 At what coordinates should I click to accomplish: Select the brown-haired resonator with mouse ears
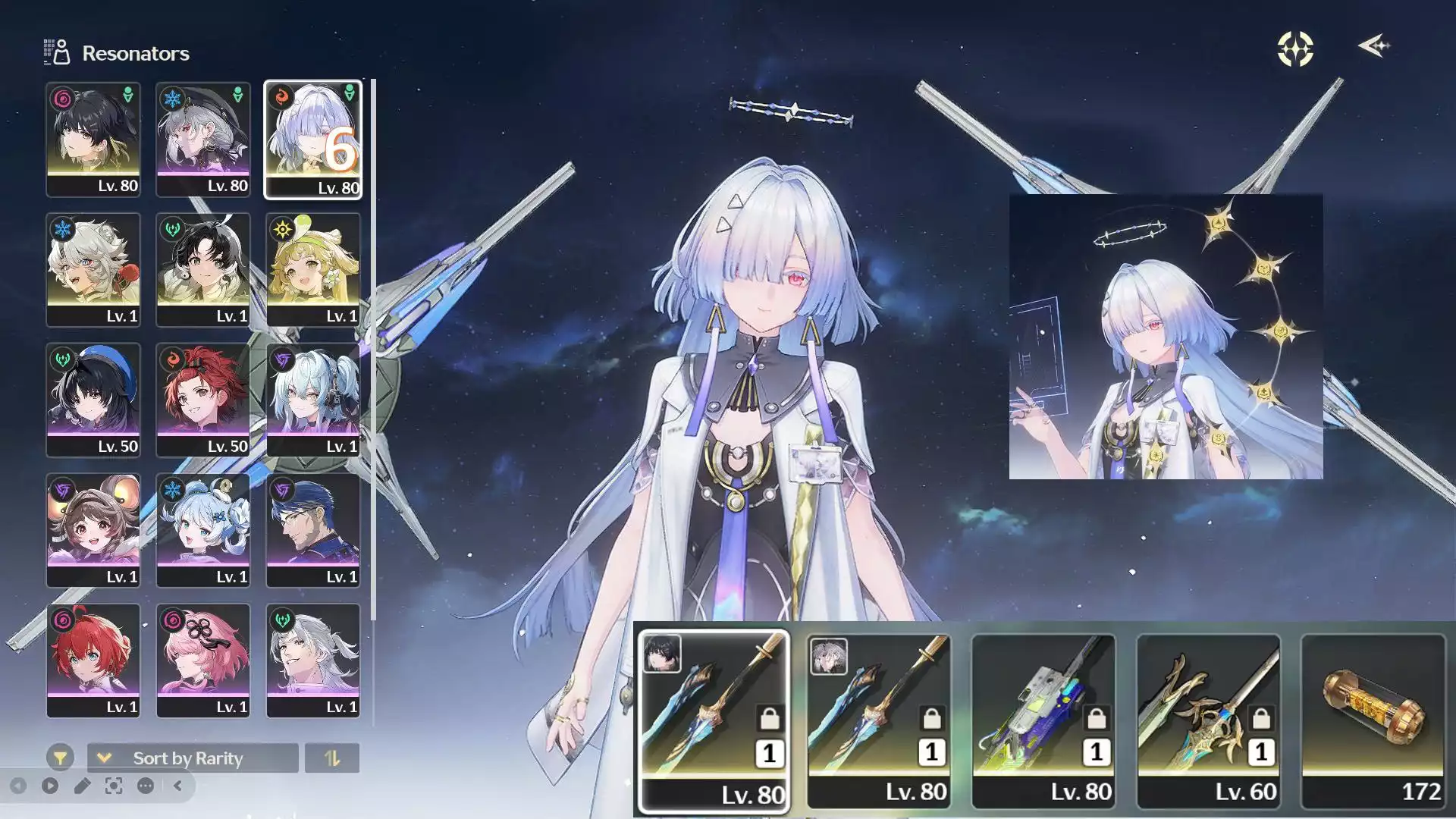tap(93, 530)
